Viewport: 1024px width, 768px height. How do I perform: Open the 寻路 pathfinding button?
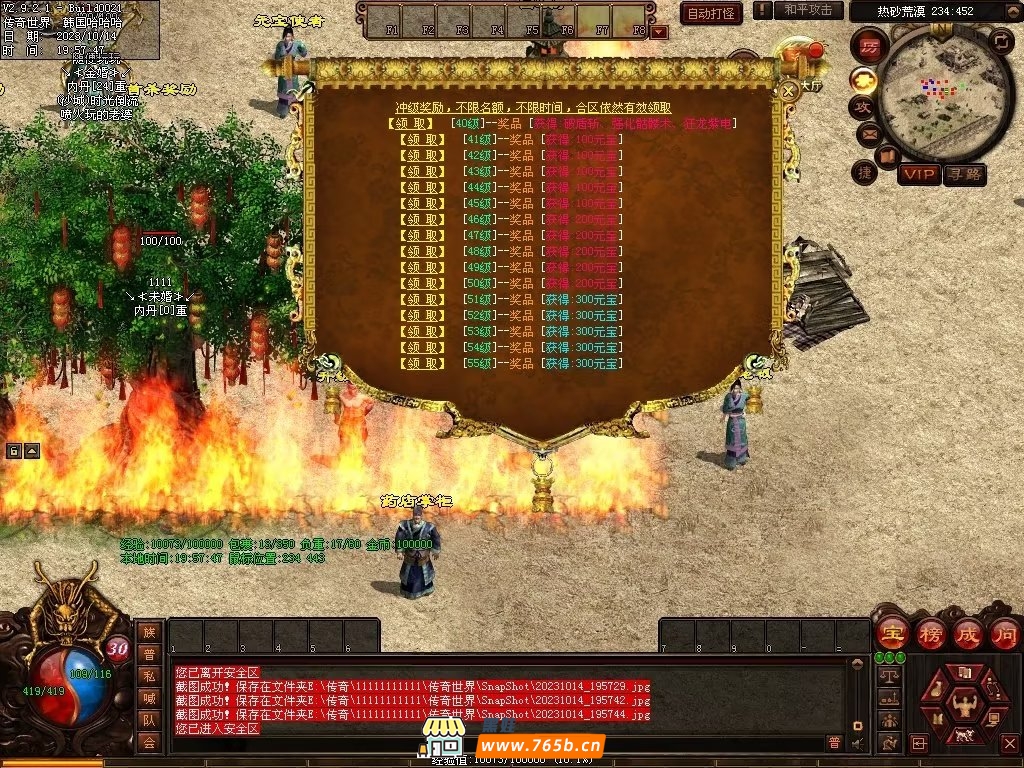tap(964, 175)
